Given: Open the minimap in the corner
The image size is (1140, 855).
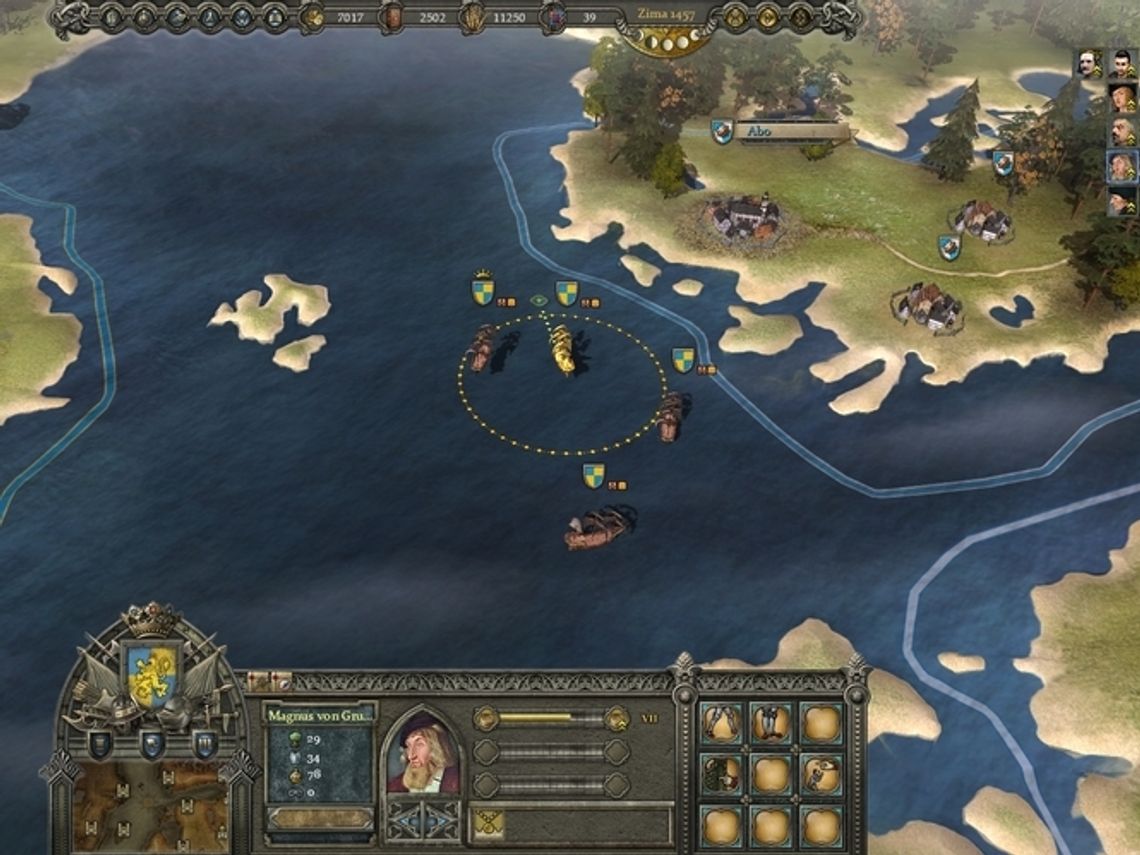Looking at the screenshot, I should tap(148, 806).
